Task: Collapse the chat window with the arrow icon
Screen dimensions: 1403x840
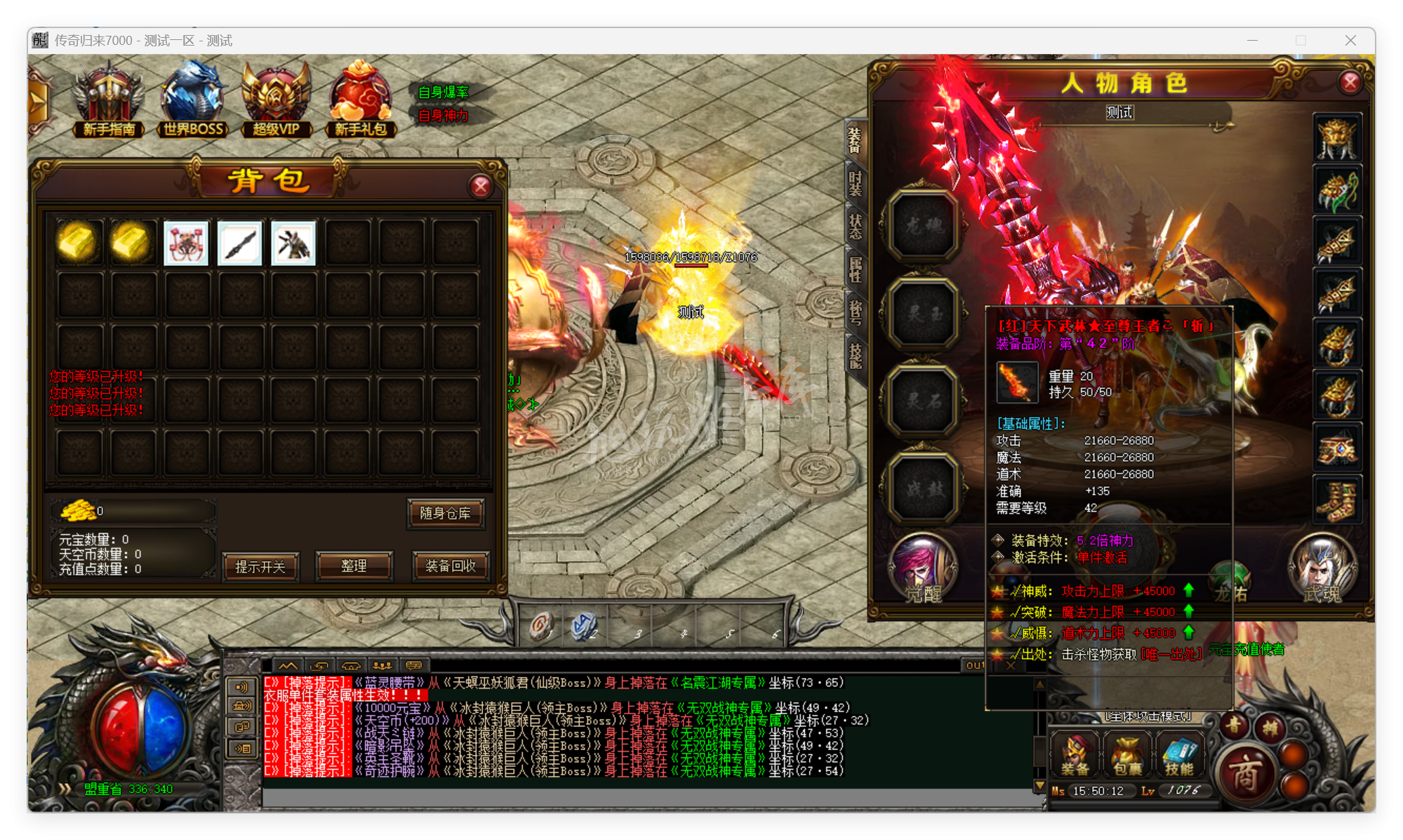Action: tap(286, 665)
